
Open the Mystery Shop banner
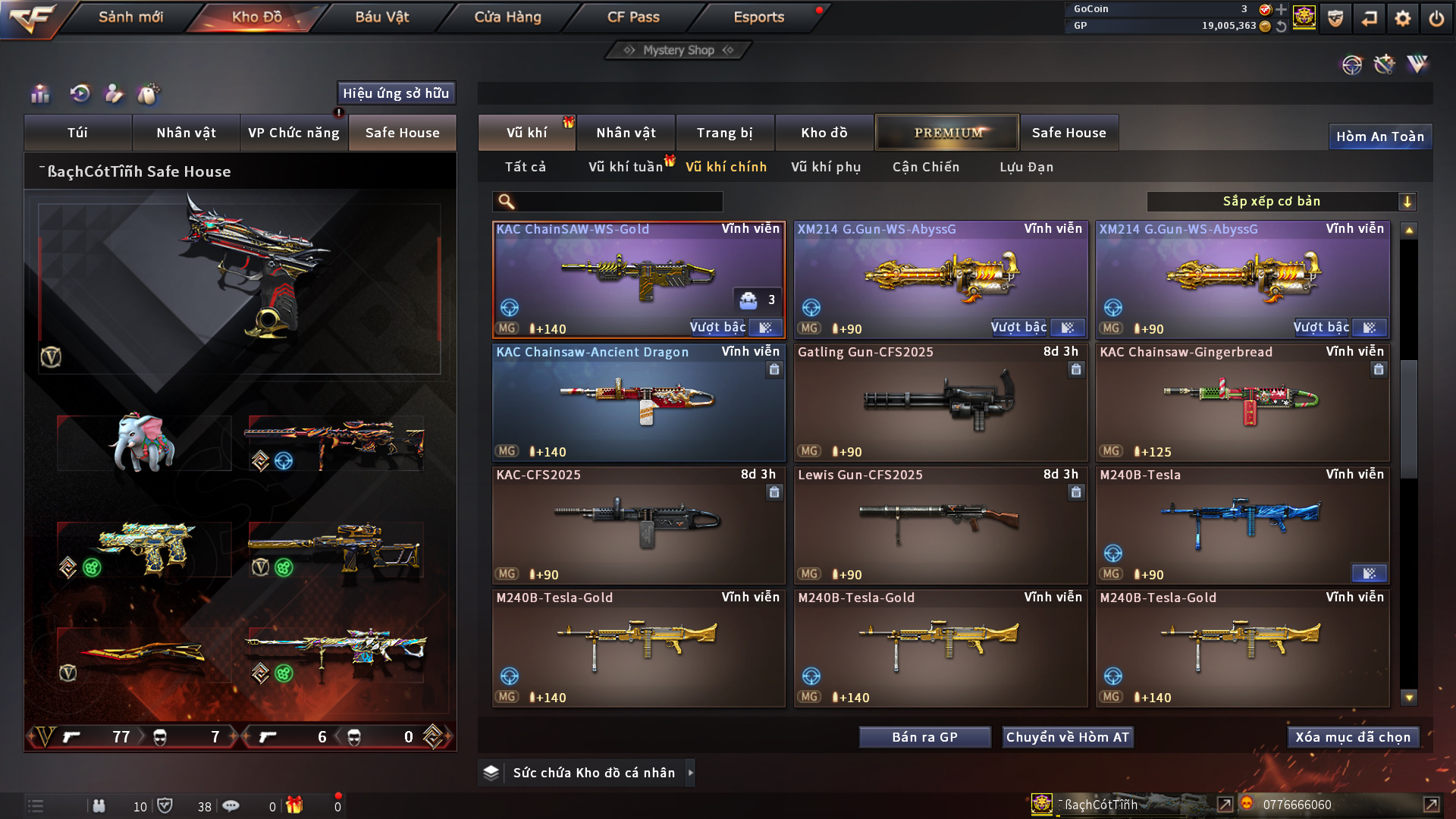tap(679, 50)
